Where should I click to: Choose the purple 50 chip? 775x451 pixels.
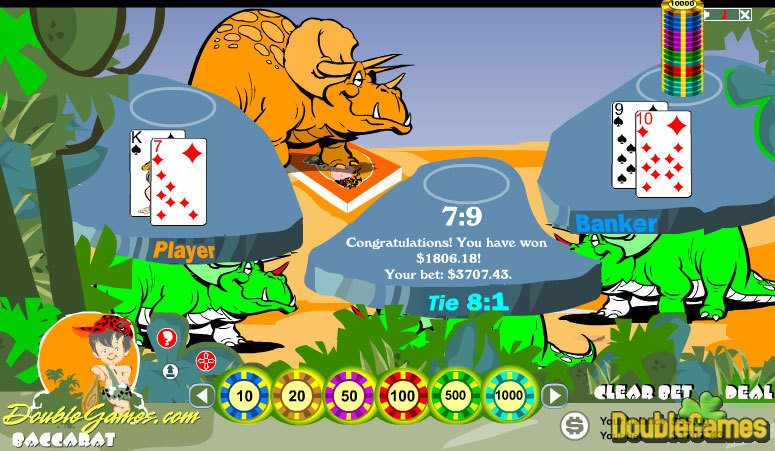[x=350, y=396]
